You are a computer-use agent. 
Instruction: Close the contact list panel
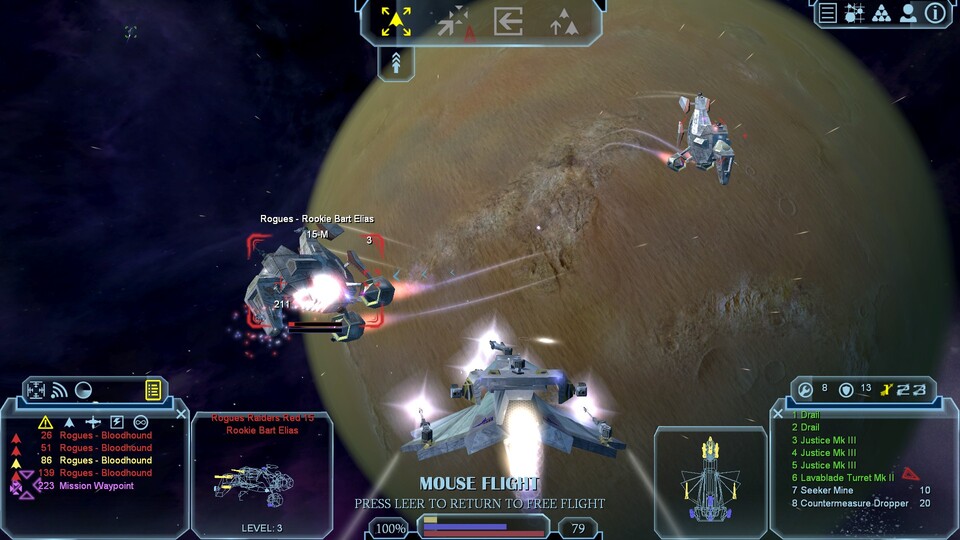click(x=181, y=413)
